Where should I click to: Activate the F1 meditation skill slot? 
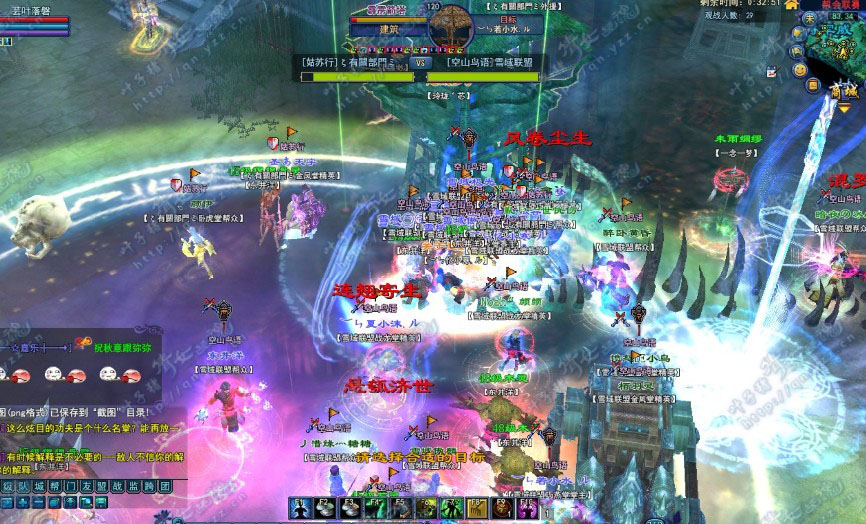click(x=301, y=508)
